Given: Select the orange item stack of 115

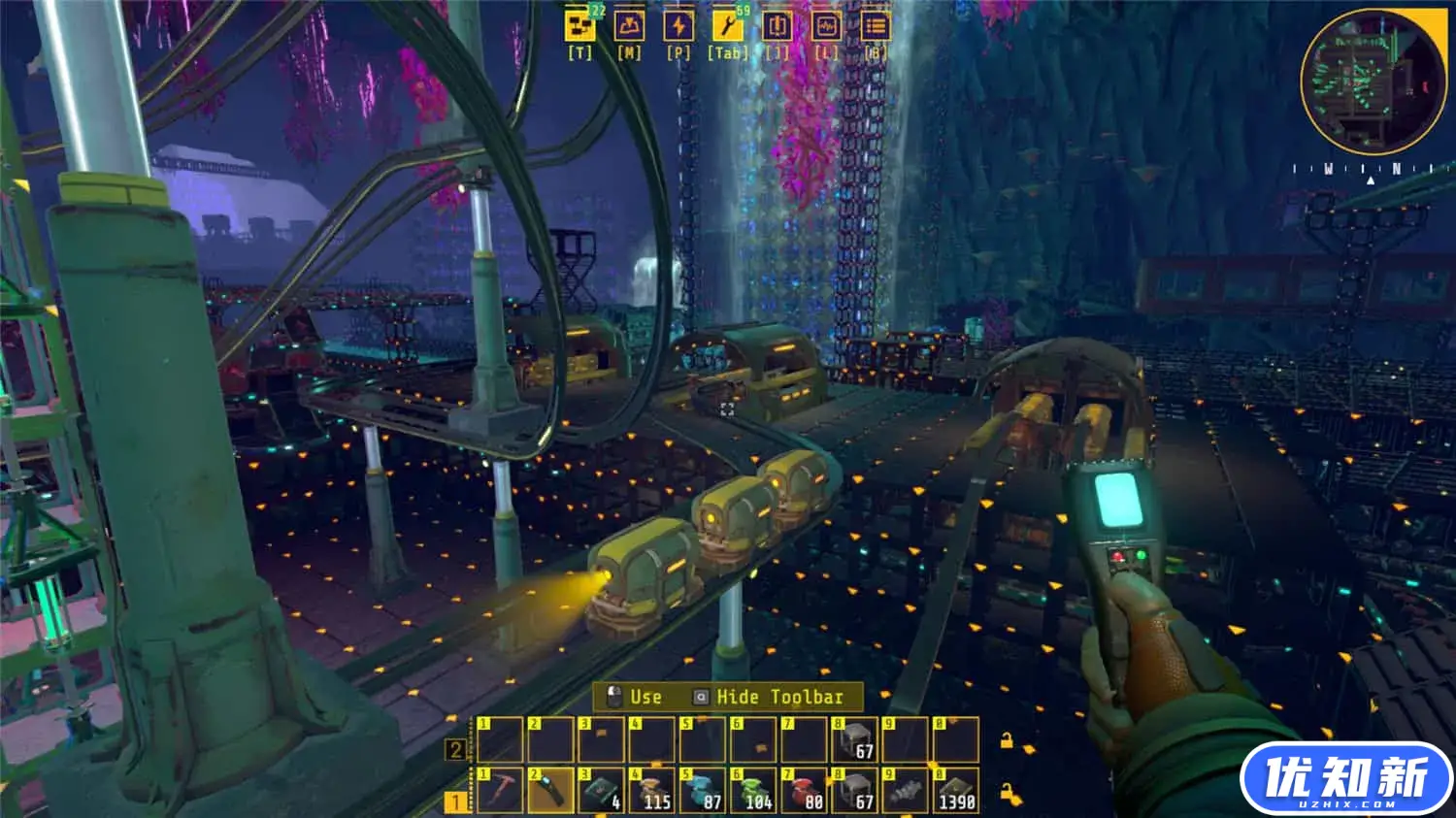Looking at the screenshot, I should point(652,790).
